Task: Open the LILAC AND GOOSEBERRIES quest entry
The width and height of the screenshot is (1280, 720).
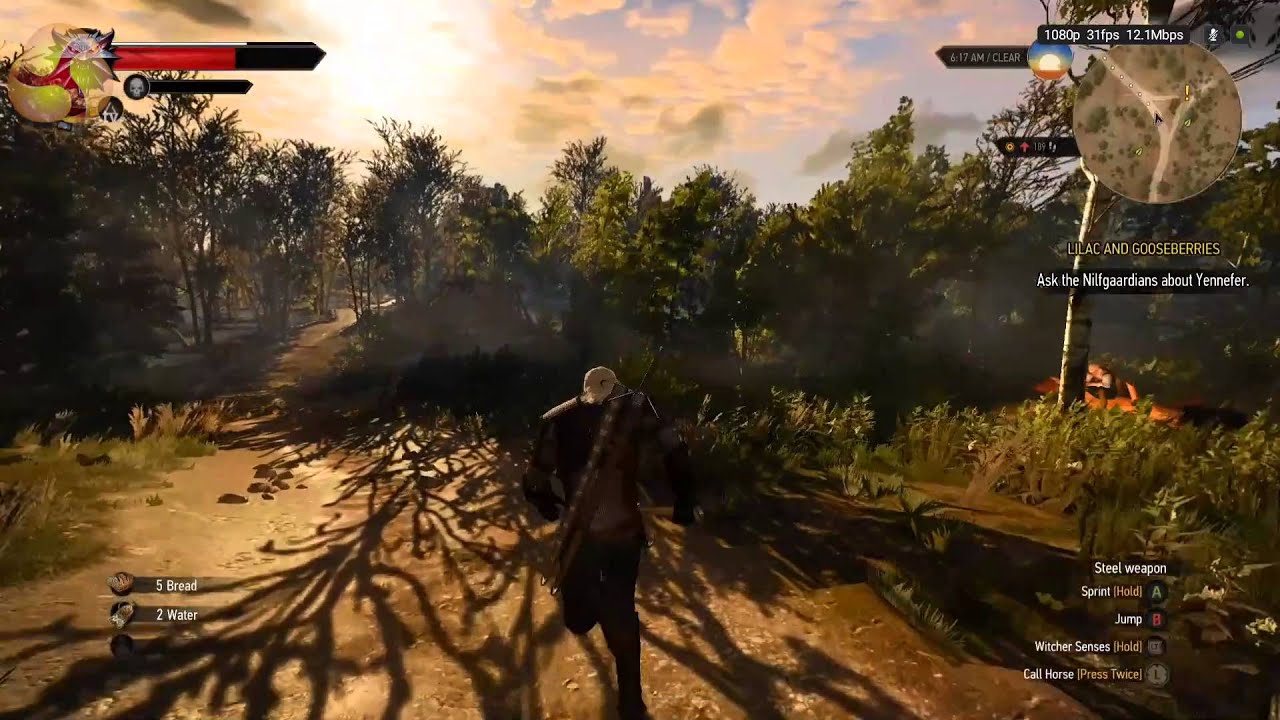Action: coord(1145,248)
